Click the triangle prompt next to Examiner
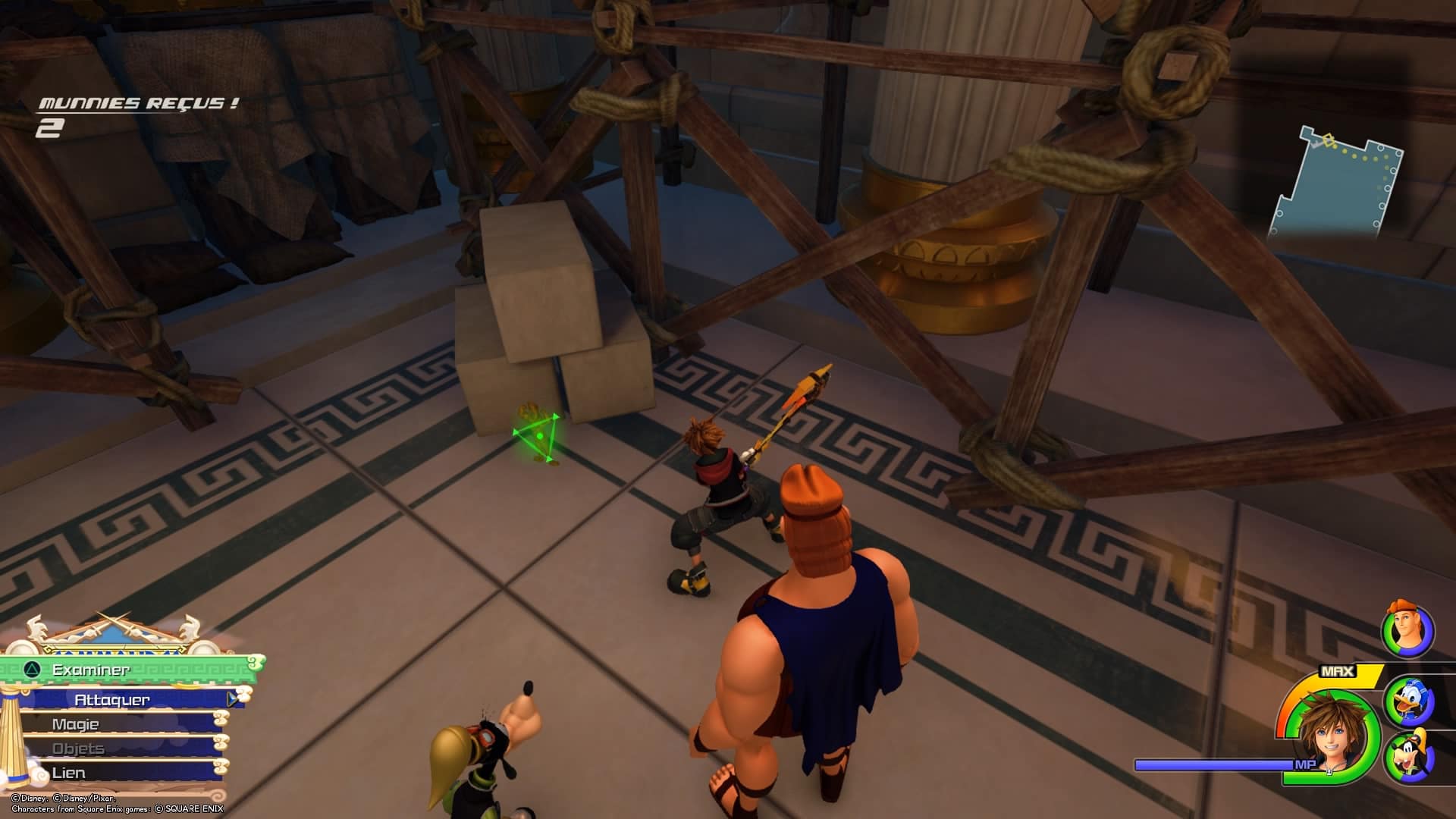Viewport: 1456px width, 819px height. pos(30,670)
